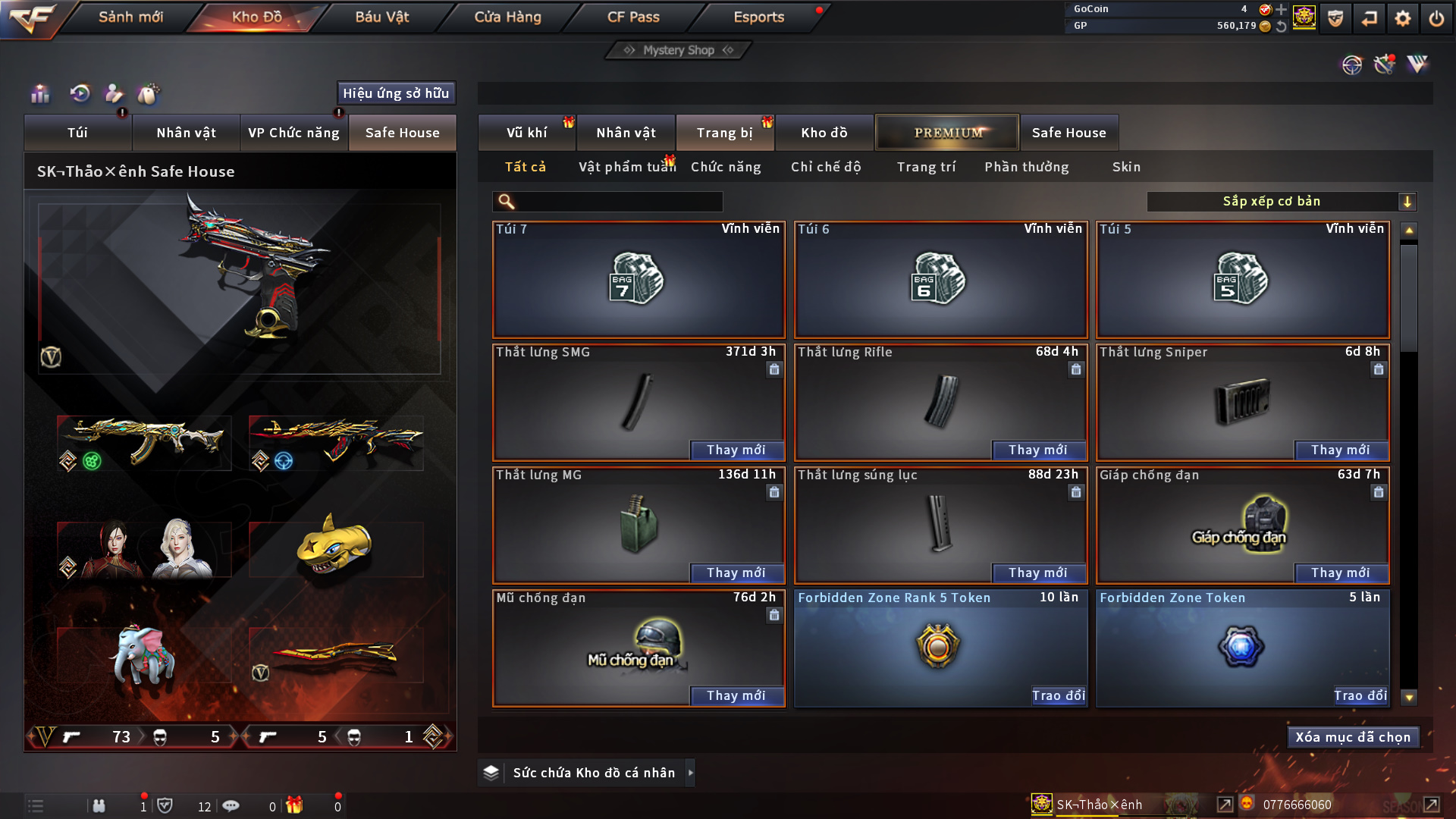
Task: Renew the Thắt lưng SMG item
Action: (736, 450)
